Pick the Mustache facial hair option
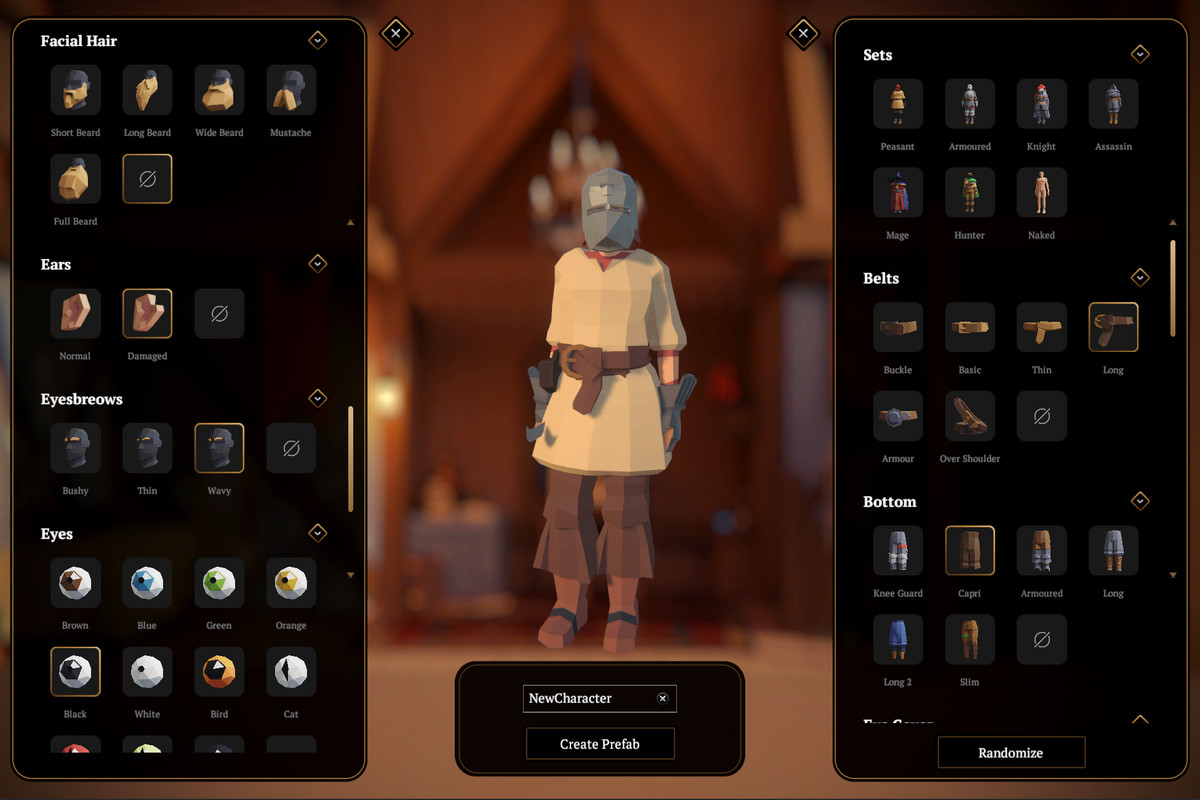This screenshot has width=1200, height=800. click(291, 90)
